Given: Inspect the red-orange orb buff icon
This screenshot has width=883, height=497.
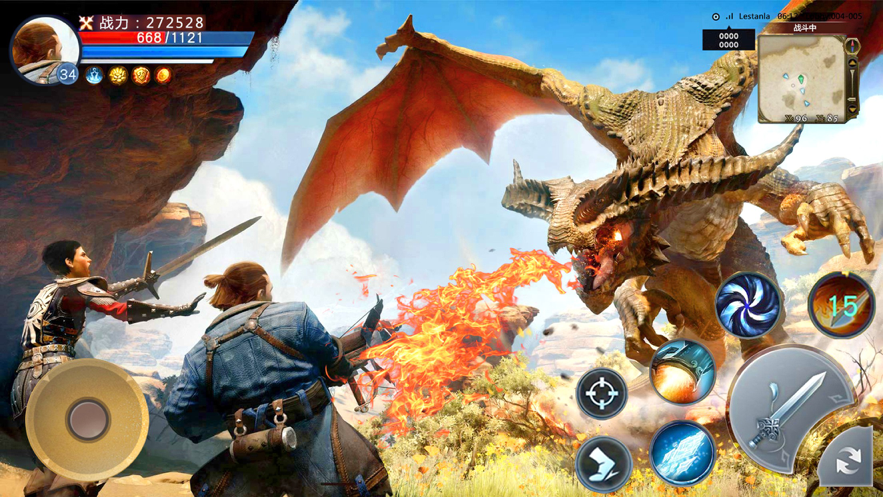Looking at the screenshot, I should pyautogui.click(x=163, y=75).
